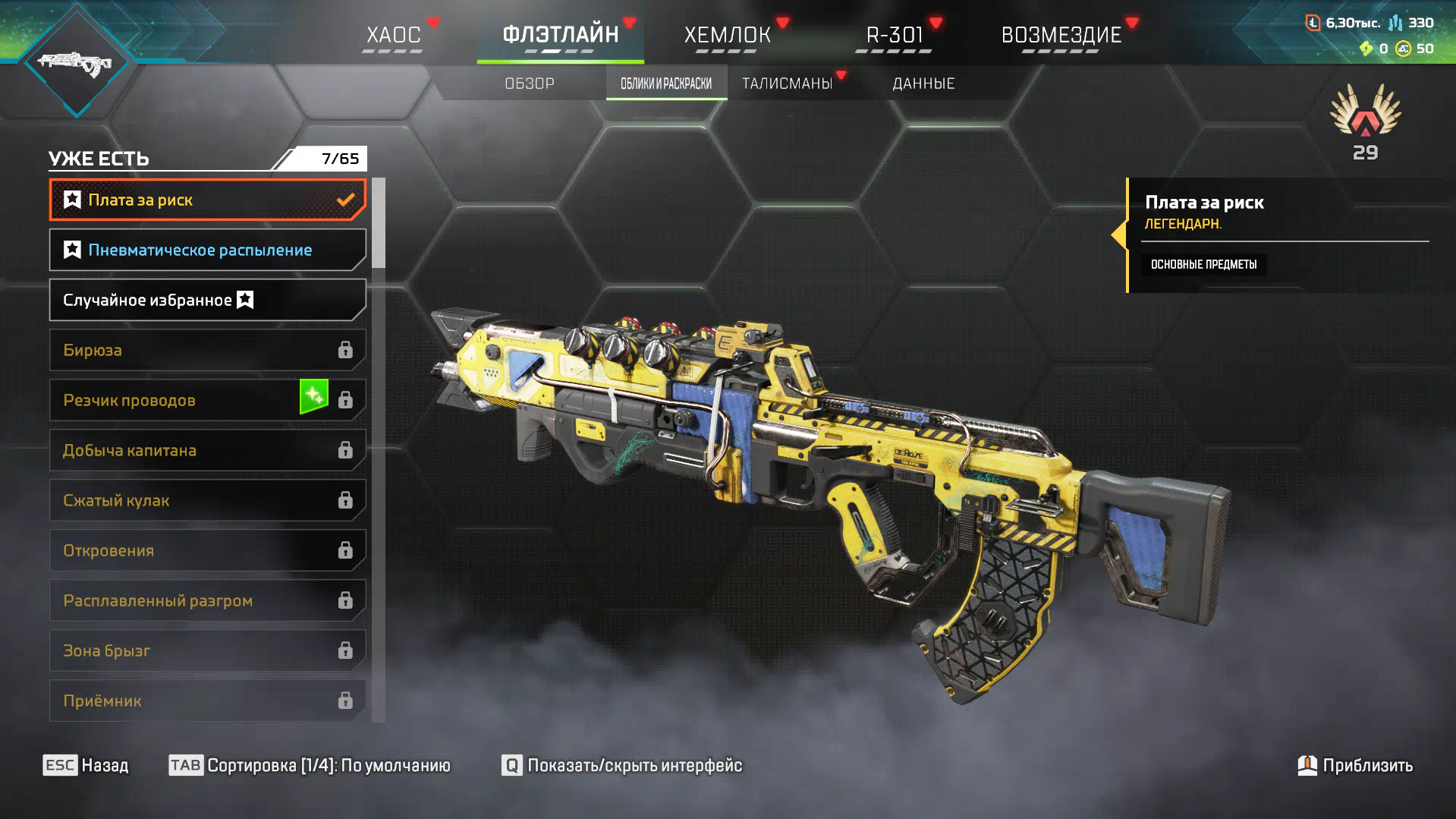Switch to the ВОЗМЕЗДИЕ weapon tab
Screen dimensions: 1456x819
coord(1061,35)
